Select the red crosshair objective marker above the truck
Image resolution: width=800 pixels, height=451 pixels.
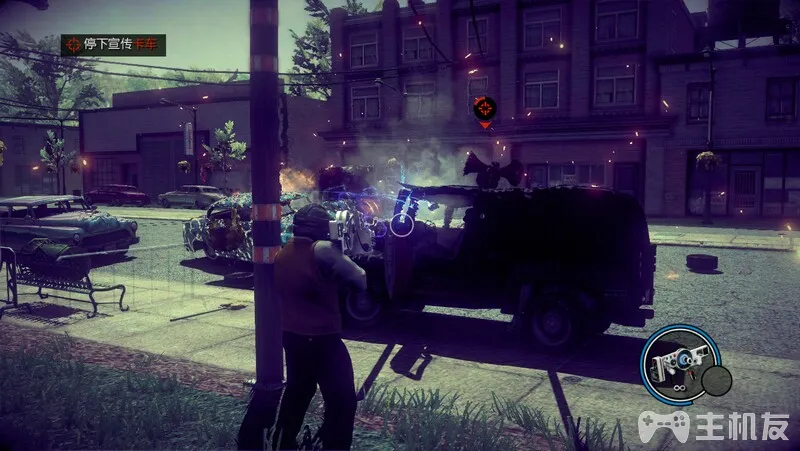click(484, 108)
